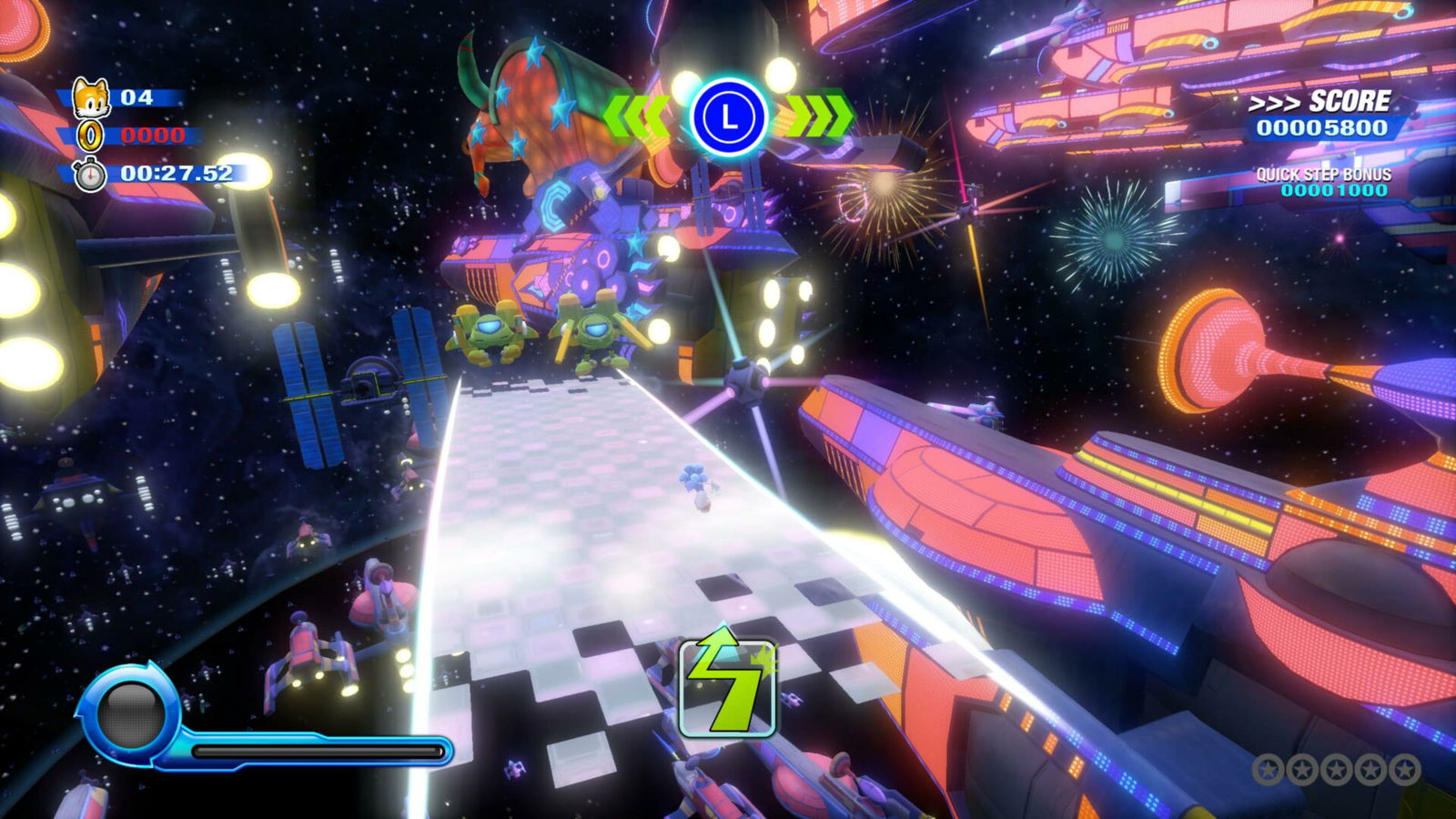The height and width of the screenshot is (819, 1456).
Task: Click the chevrons before the SCORE label
Action: click(x=1276, y=102)
